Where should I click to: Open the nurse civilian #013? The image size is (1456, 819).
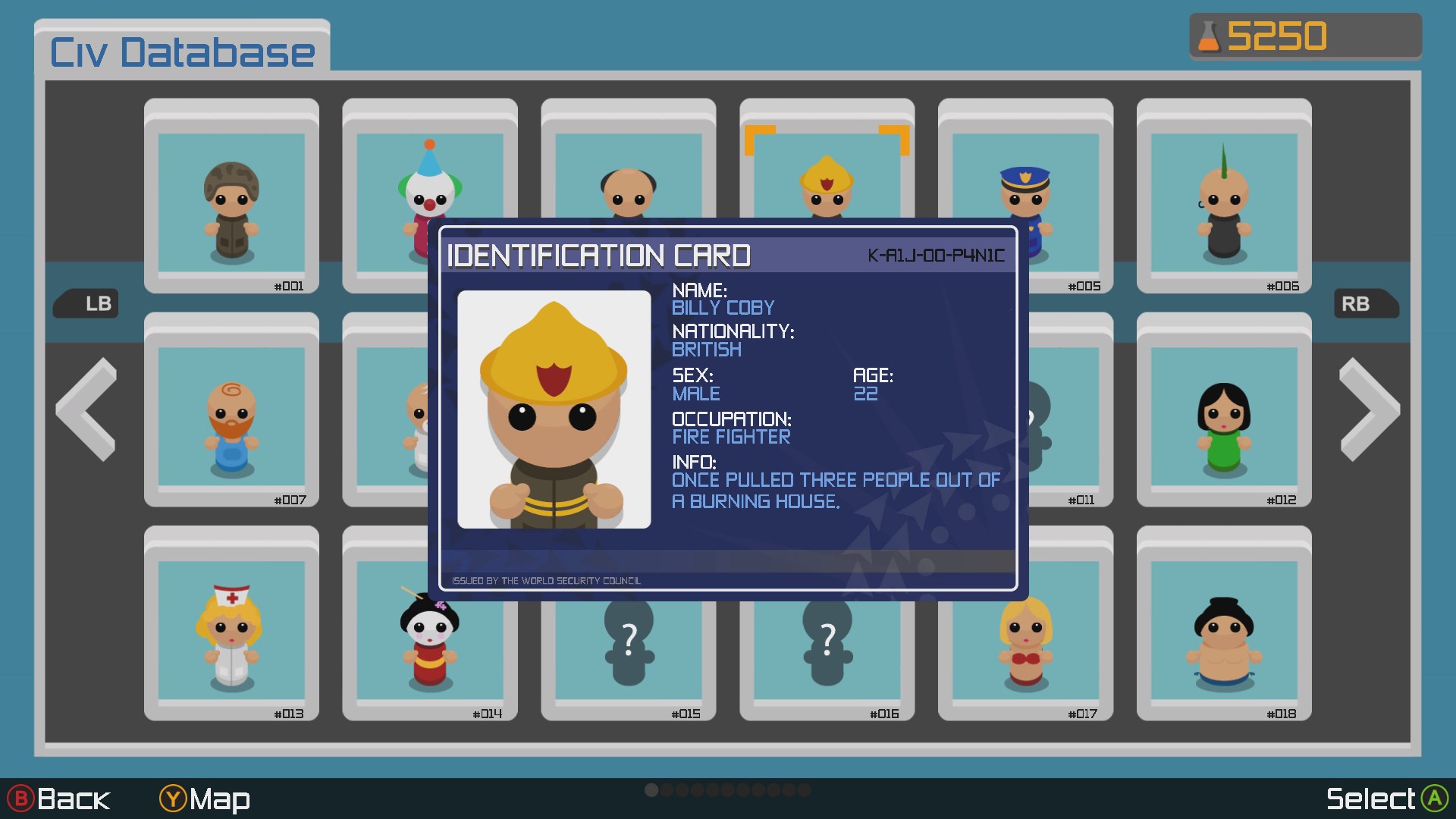231,637
